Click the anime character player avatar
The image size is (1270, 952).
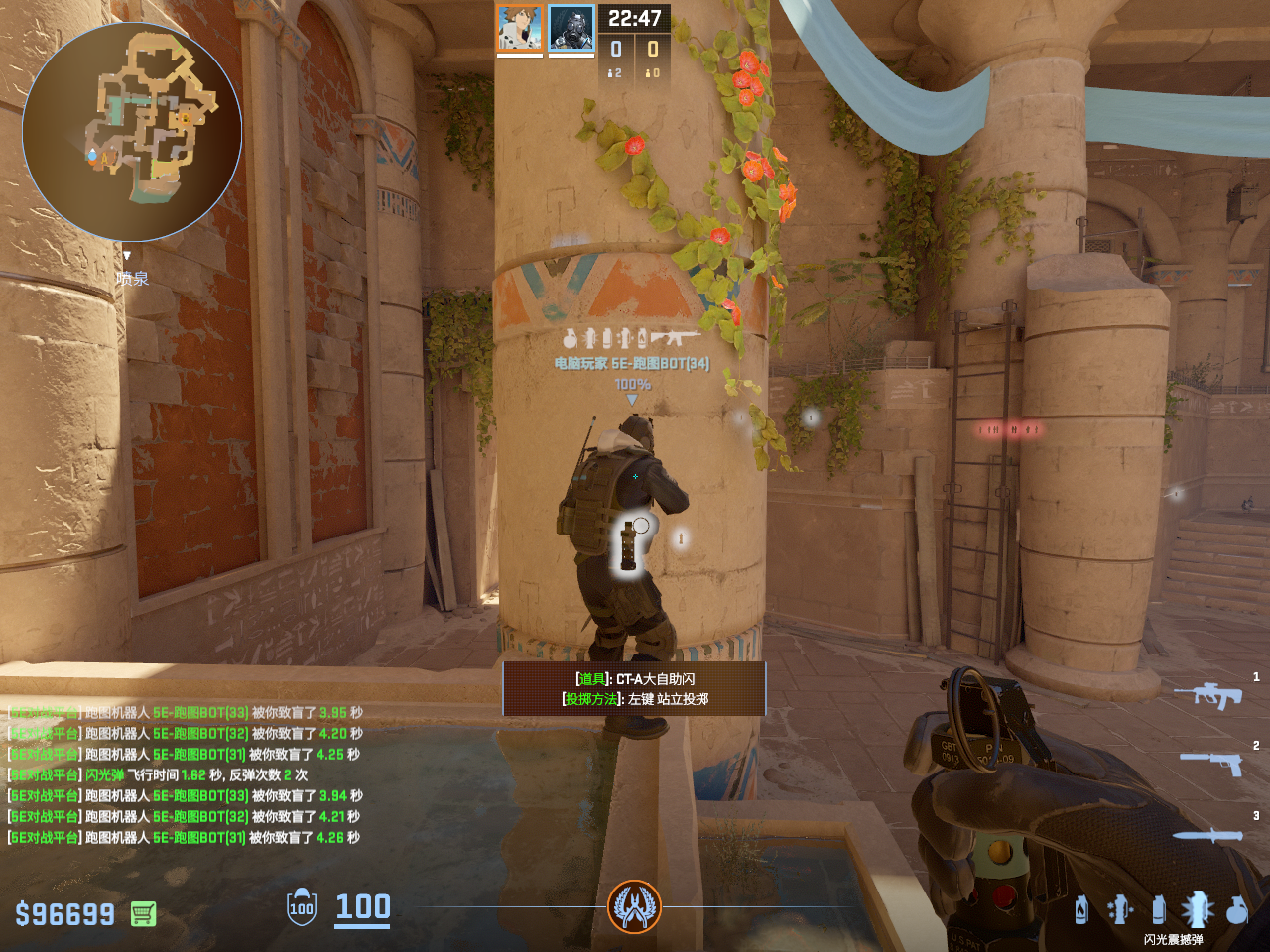[520, 28]
